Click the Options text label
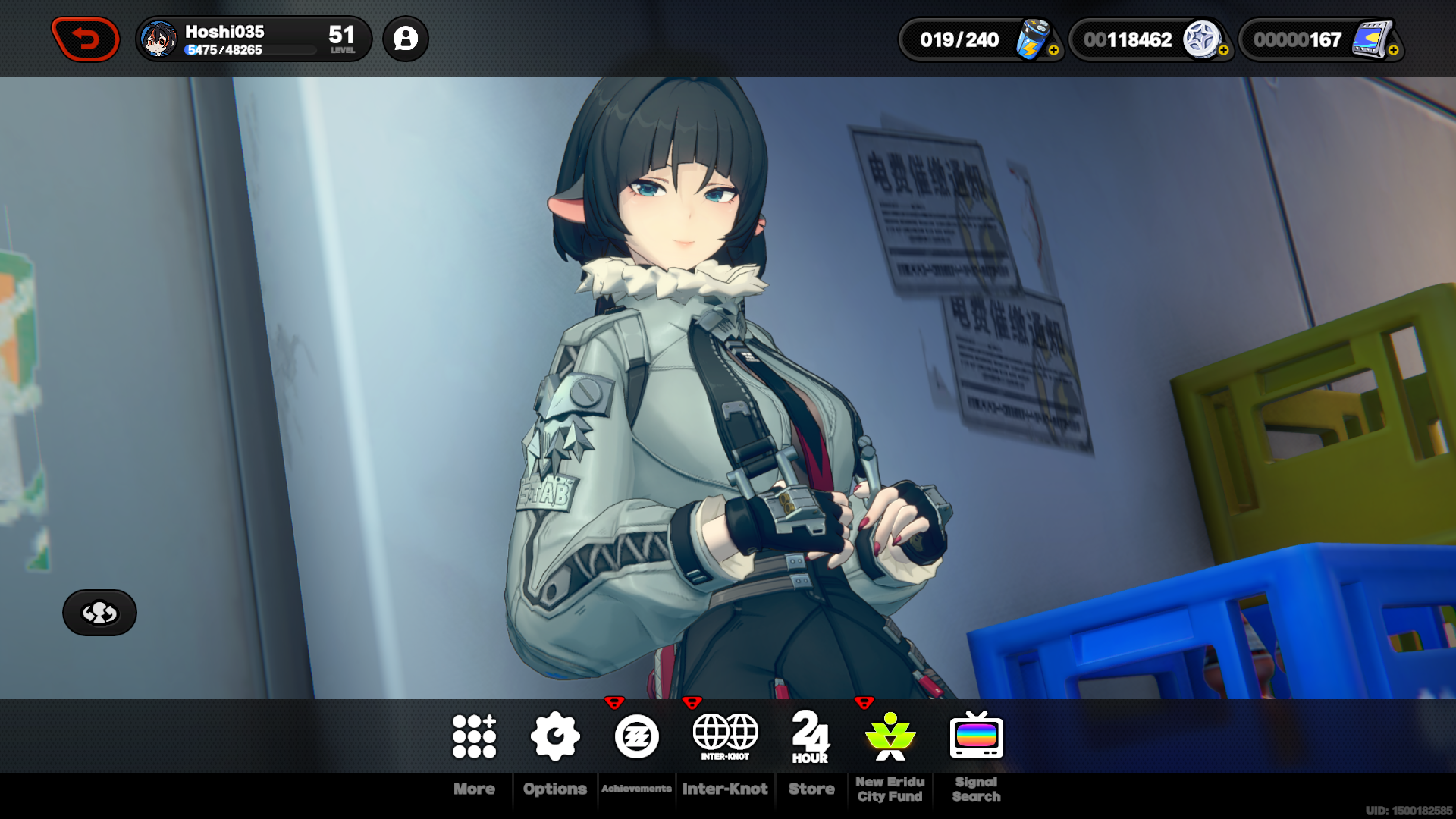The height and width of the screenshot is (819, 1456). coord(554,789)
